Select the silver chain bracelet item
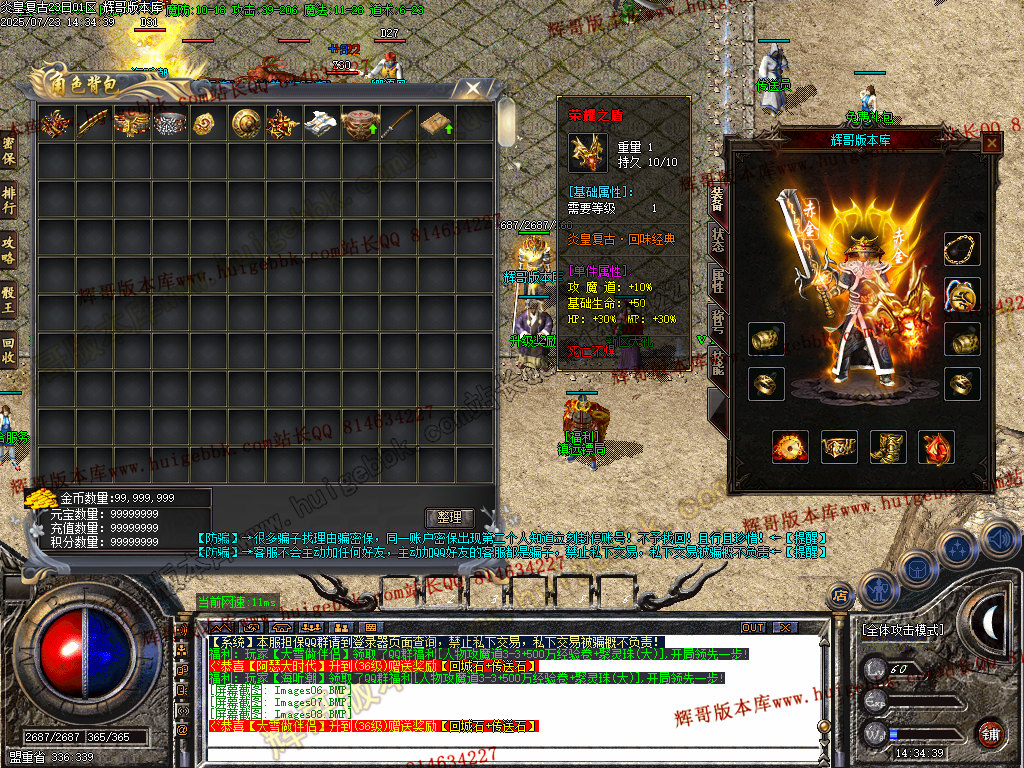1024x768 pixels. tap(171, 123)
